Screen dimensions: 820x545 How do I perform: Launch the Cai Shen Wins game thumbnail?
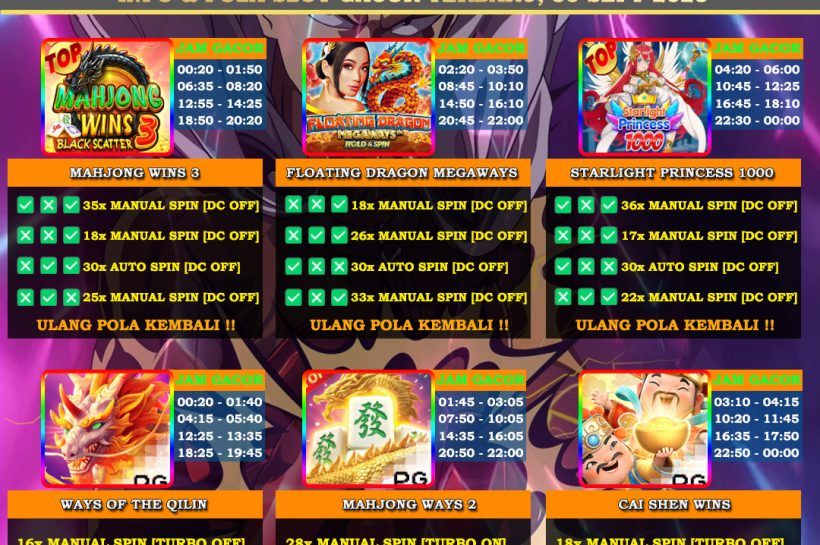[x=644, y=429]
